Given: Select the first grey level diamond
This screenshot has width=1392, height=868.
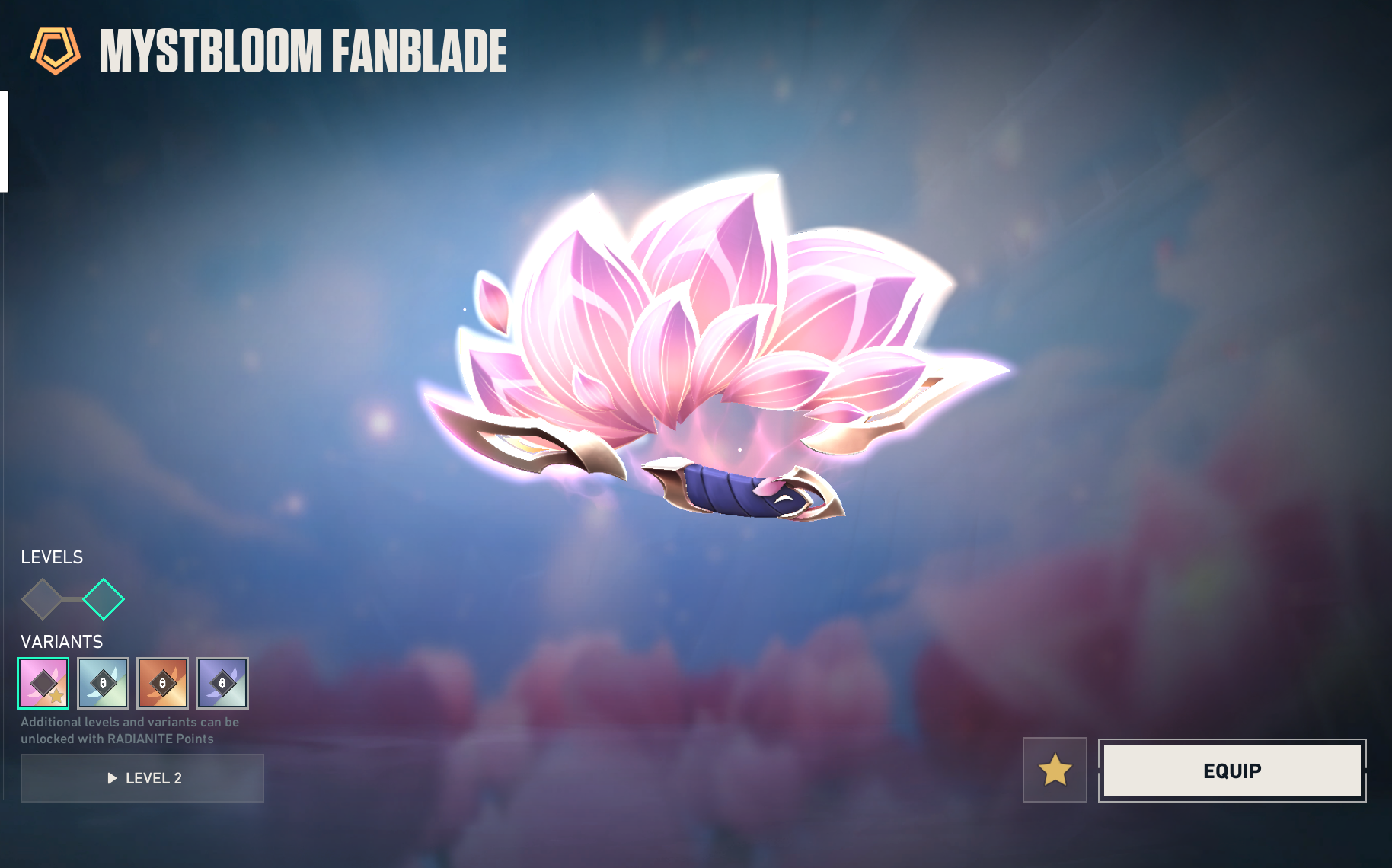Looking at the screenshot, I should (43, 599).
